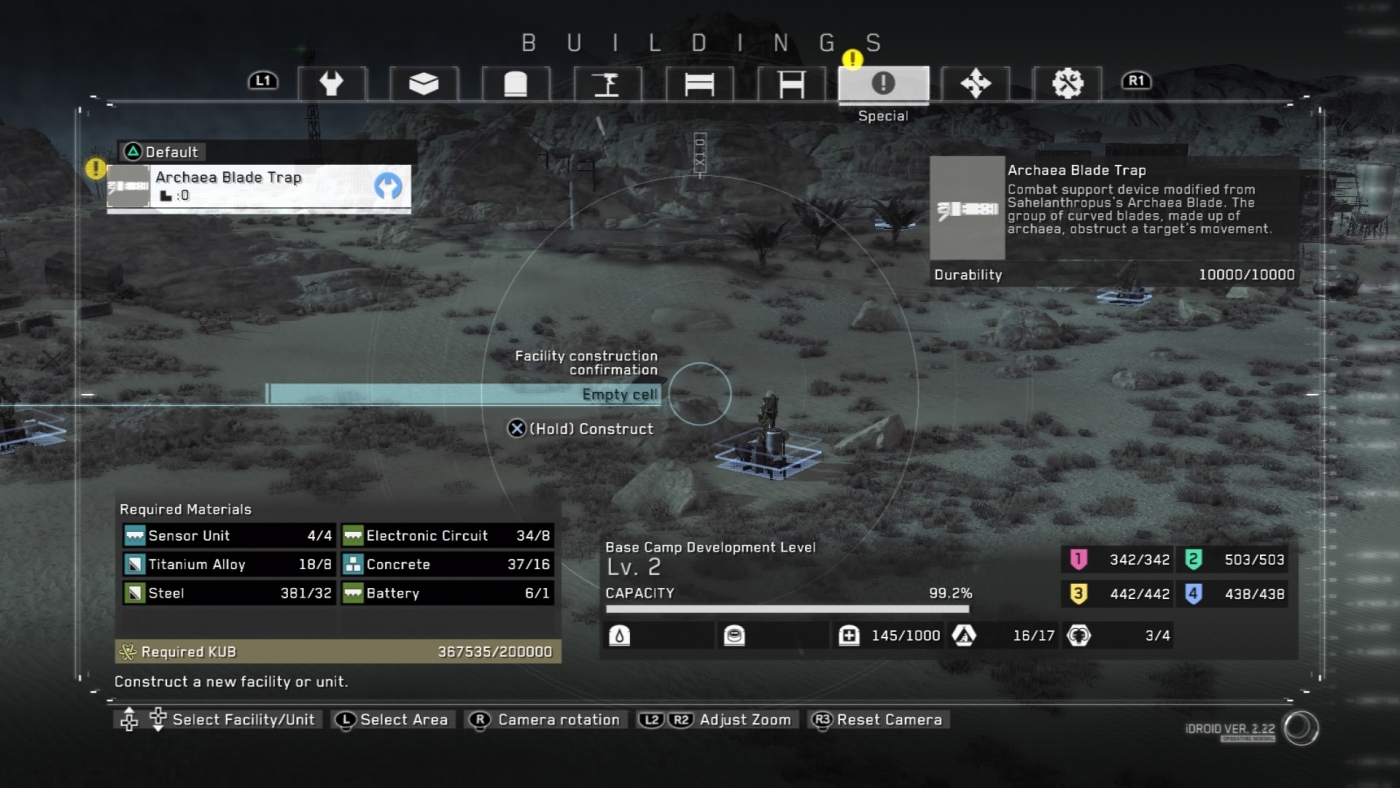Select the four-arrows movement category icon
Viewport: 1400px width, 788px height.
point(976,84)
